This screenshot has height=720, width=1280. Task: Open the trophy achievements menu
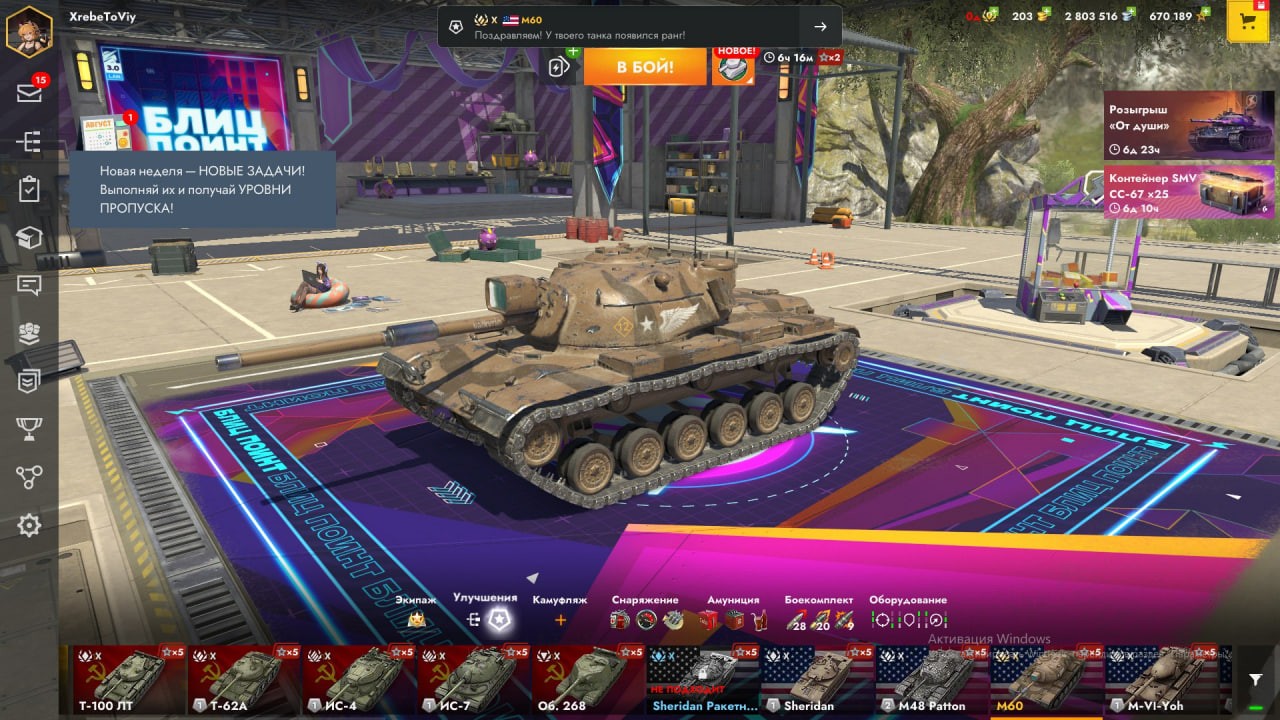pyautogui.click(x=29, y=429)
